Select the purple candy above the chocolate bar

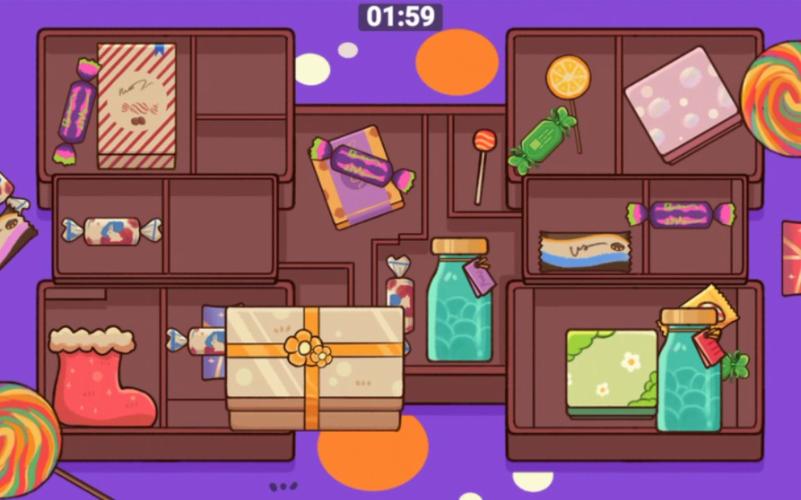pyautogui.click(x=681, y=214)
